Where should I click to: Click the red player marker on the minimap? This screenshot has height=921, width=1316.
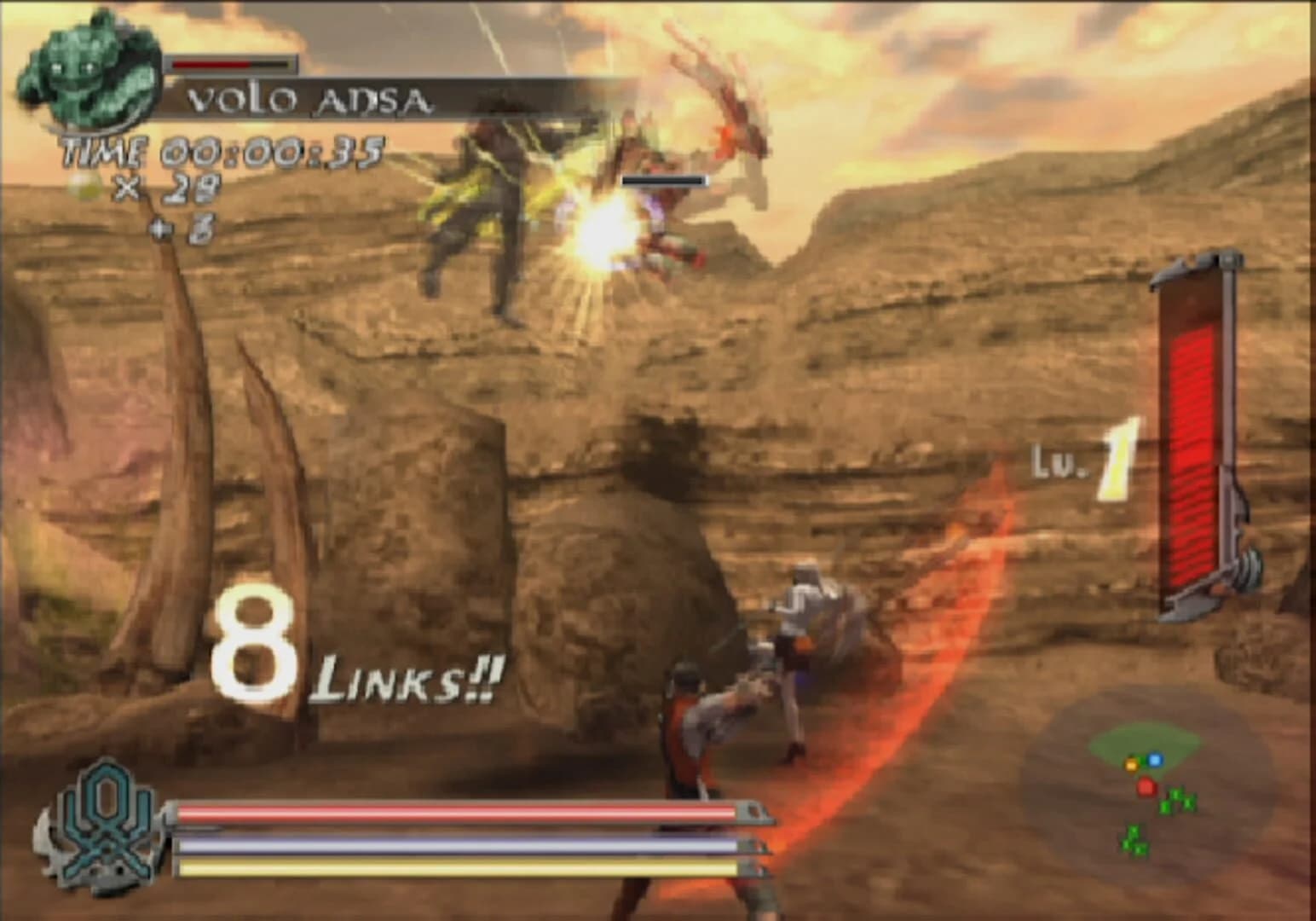[1146, 786]
